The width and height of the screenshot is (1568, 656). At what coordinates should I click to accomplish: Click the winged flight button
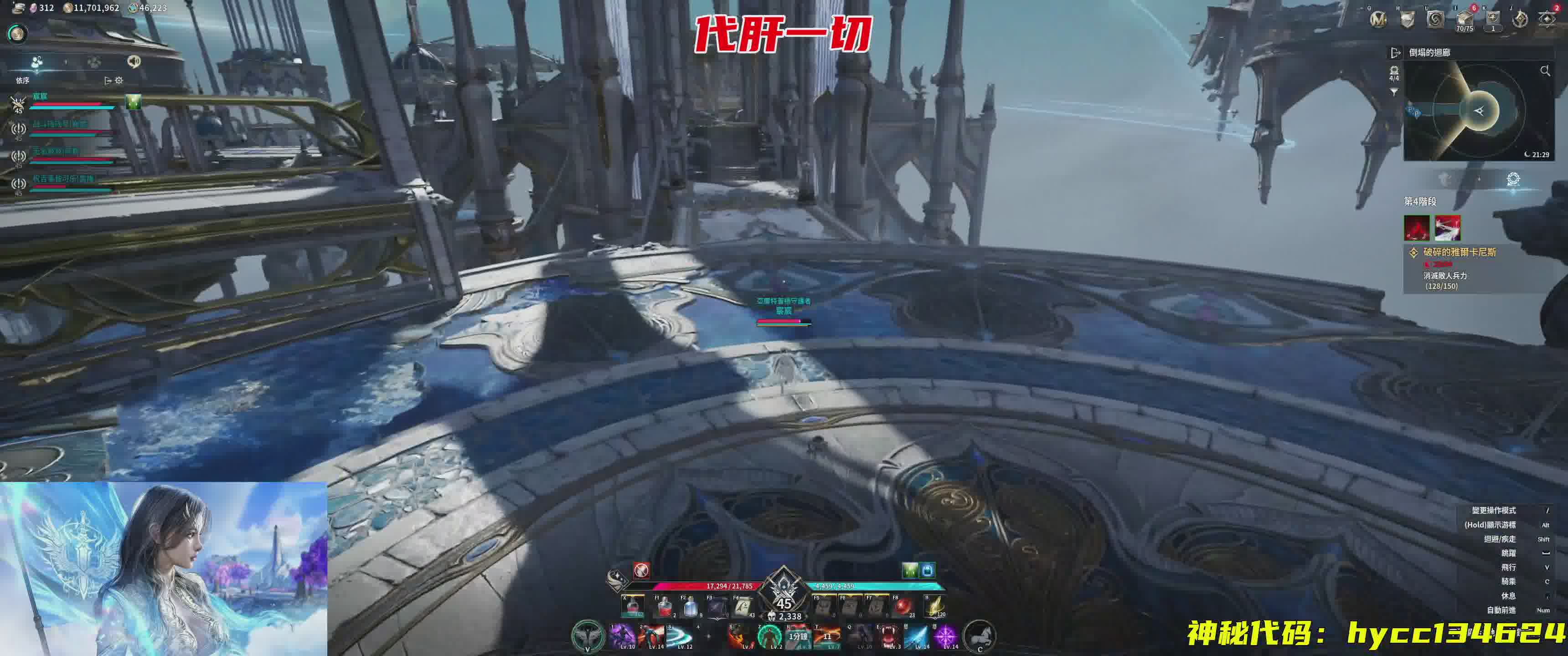coord(588,635)
